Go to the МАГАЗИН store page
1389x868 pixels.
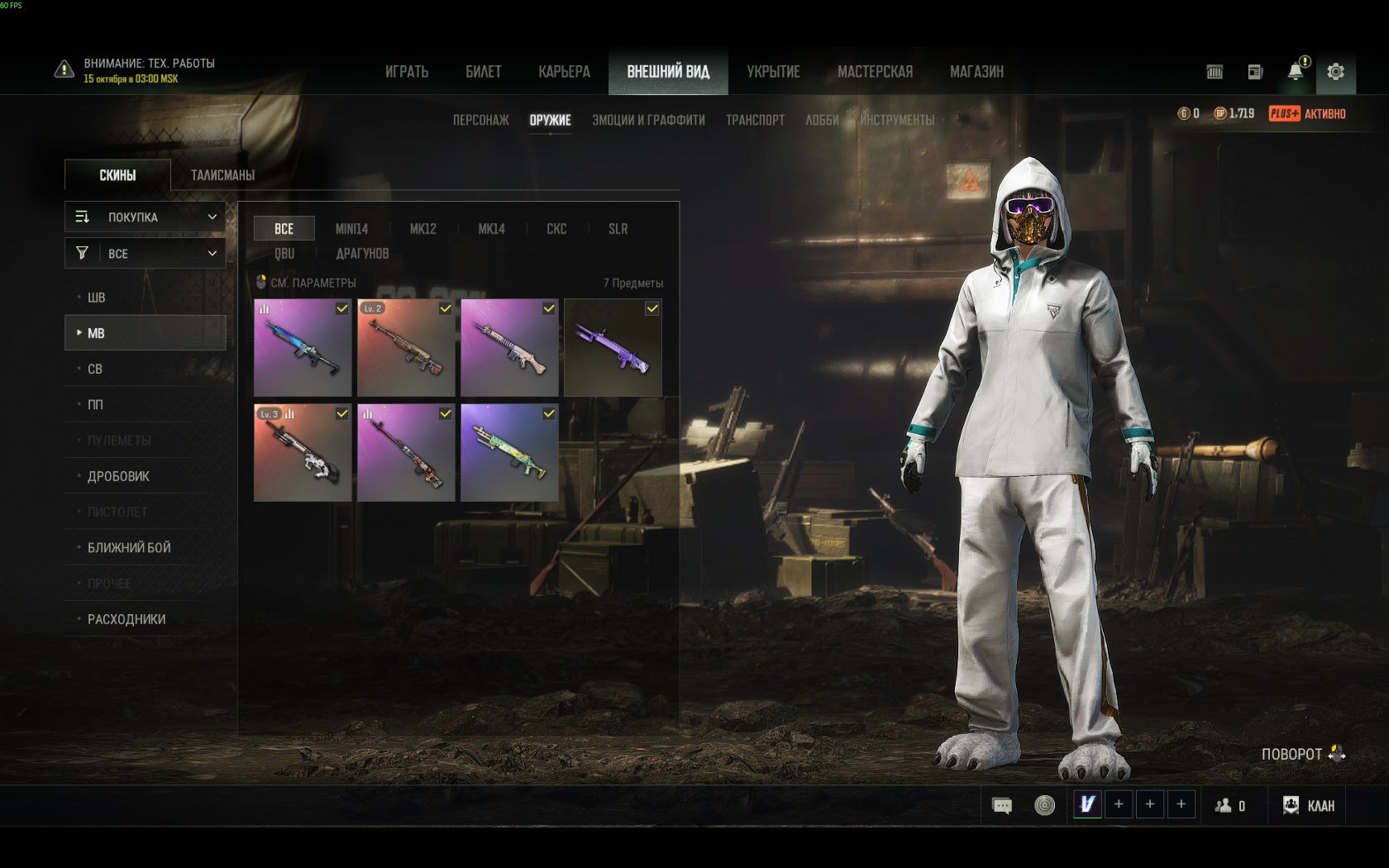click(976, 72)
